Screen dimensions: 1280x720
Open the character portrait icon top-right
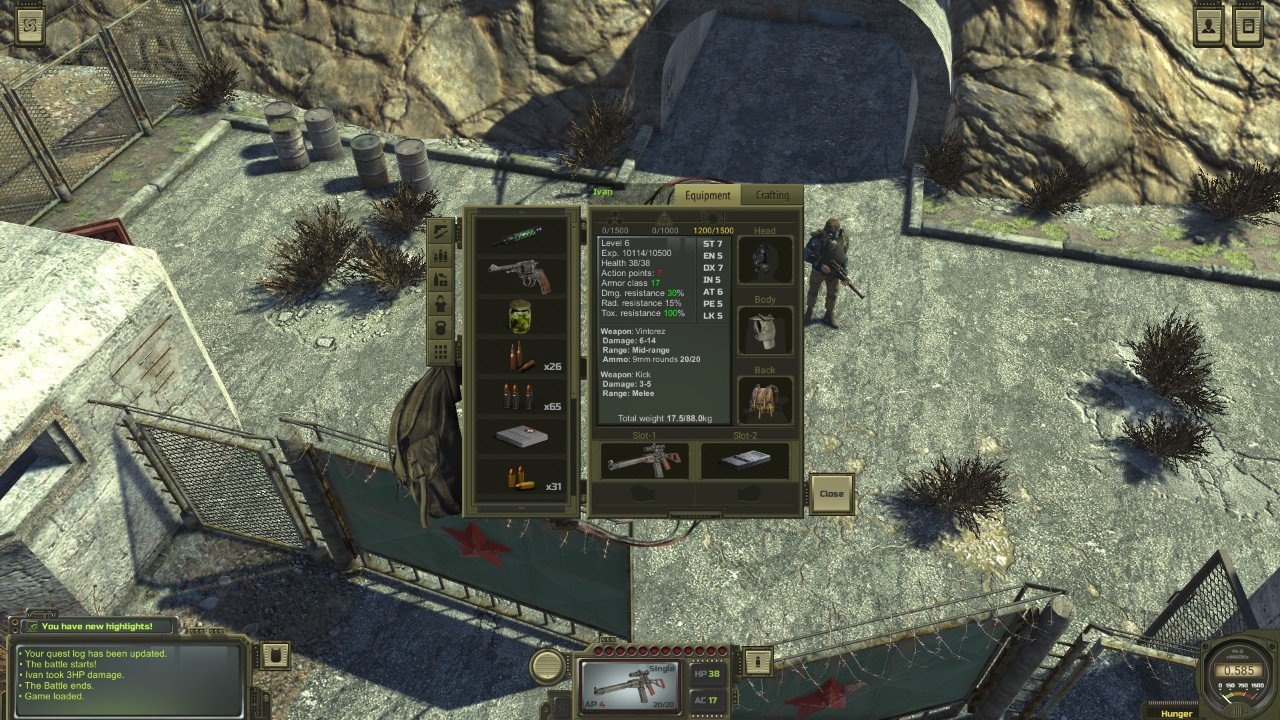tap(1208, 26)
